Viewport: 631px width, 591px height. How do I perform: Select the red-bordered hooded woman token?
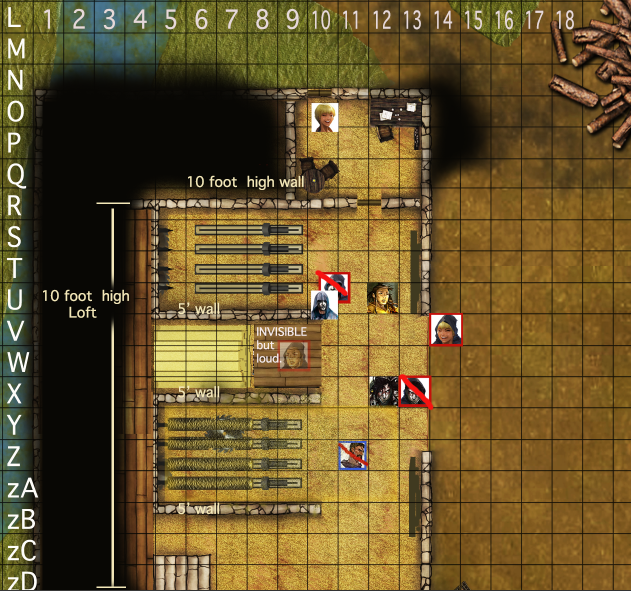(445, 329)
